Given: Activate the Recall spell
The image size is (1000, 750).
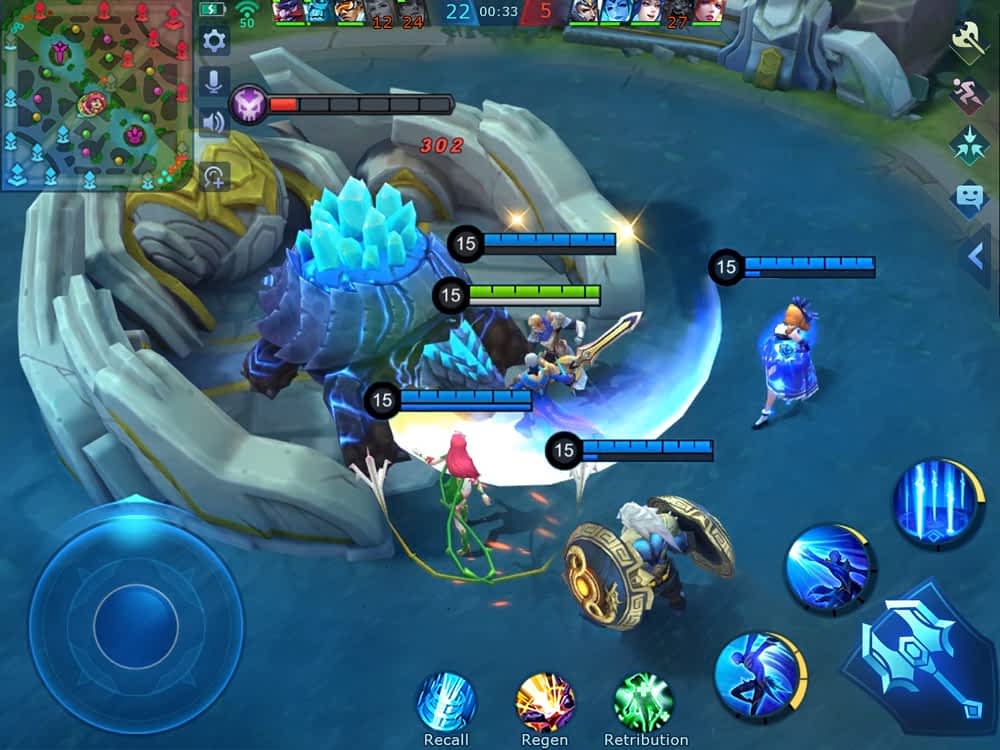Looking at the screenshot, I should (446, 701).
